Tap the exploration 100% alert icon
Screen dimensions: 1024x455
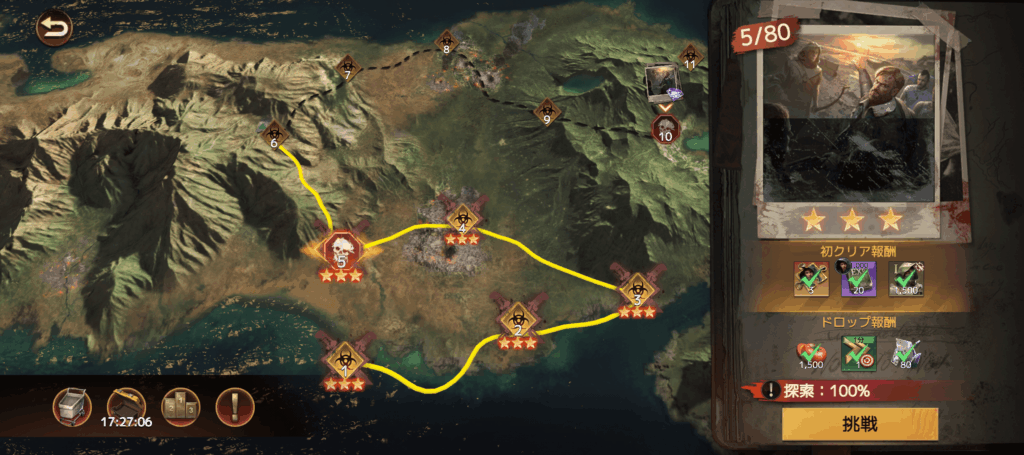tap(771, 391)
